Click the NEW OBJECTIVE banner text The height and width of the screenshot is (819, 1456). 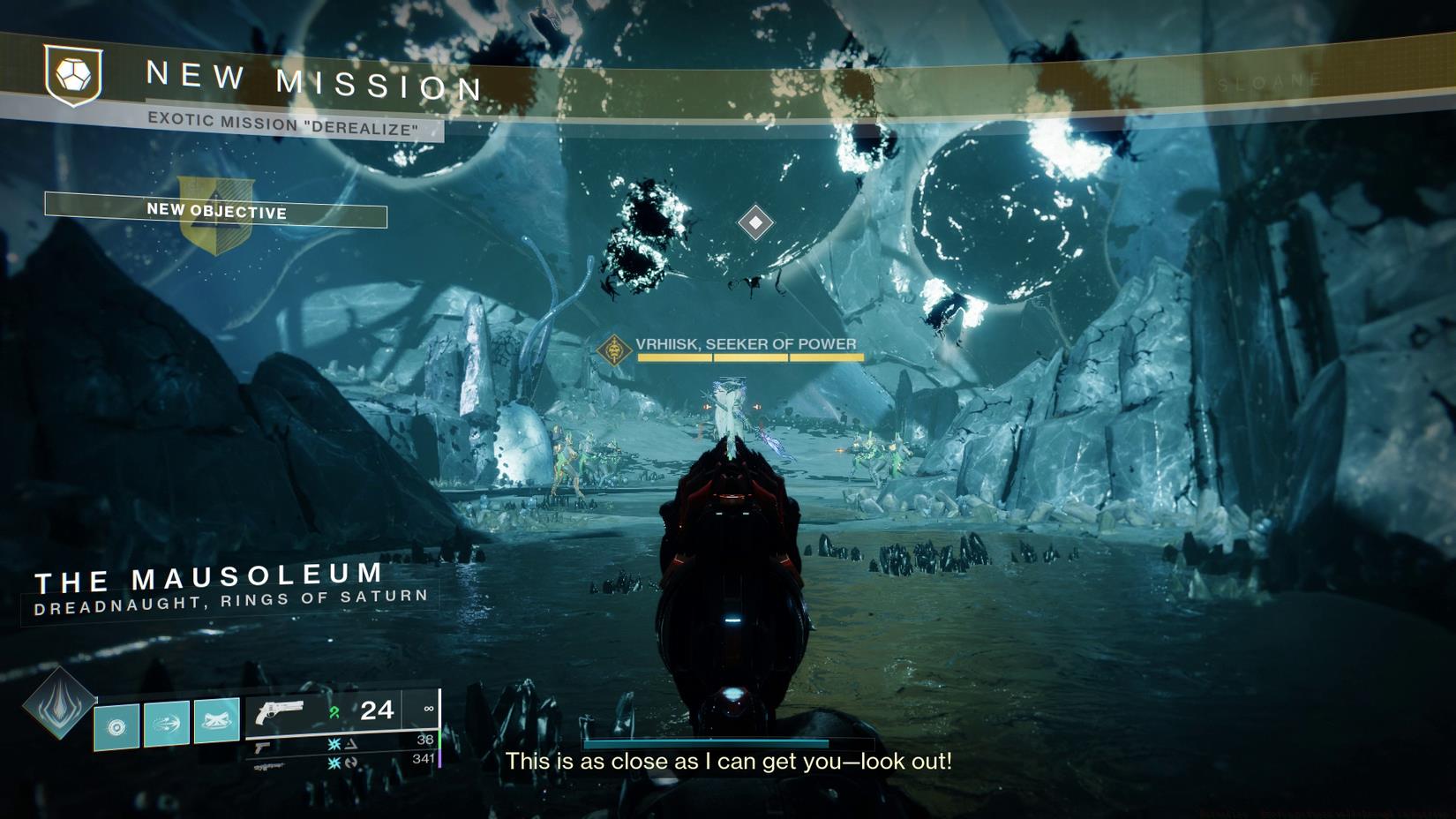(x=216, y=213)
